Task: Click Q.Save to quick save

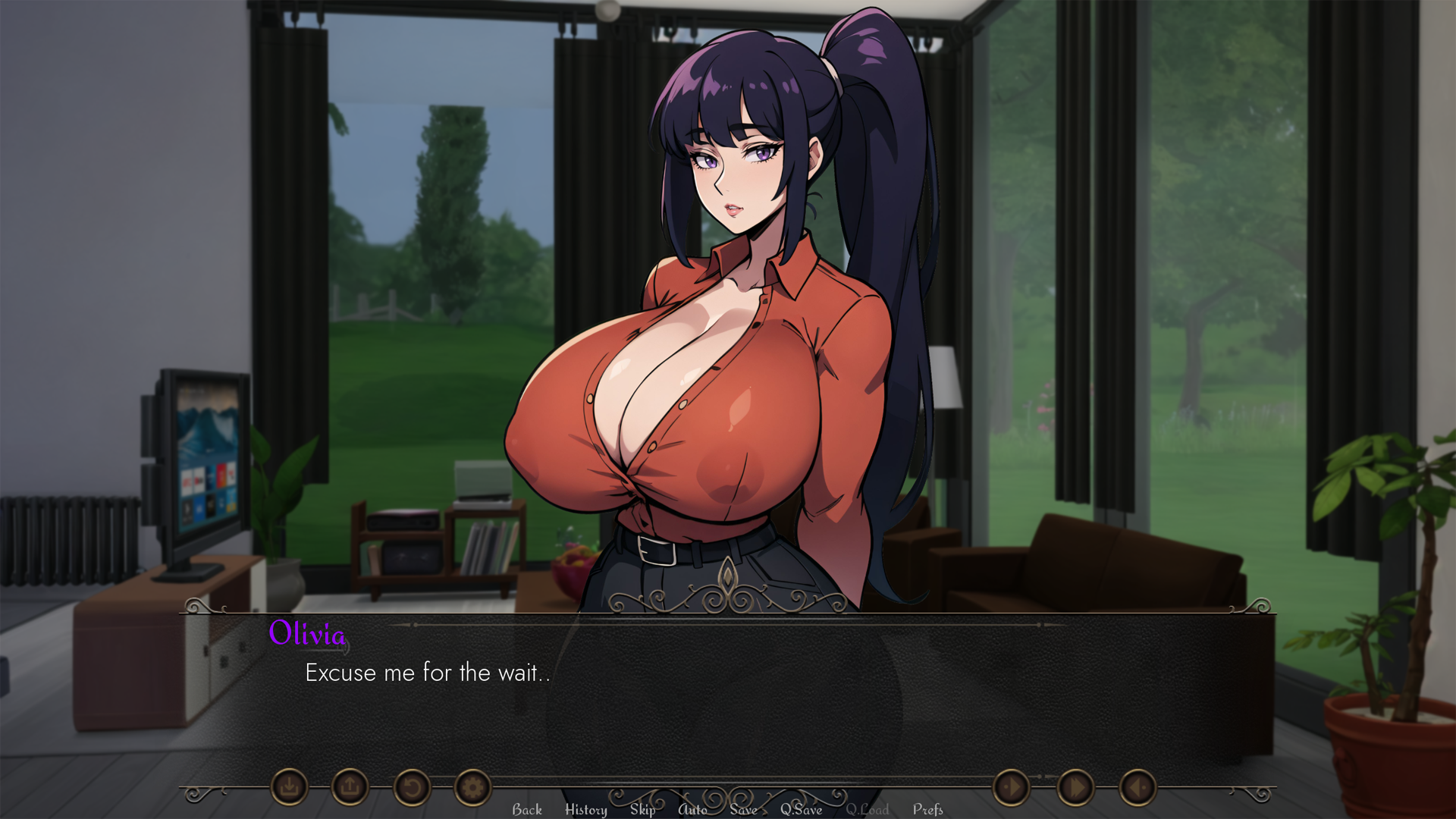Action: 802,809
